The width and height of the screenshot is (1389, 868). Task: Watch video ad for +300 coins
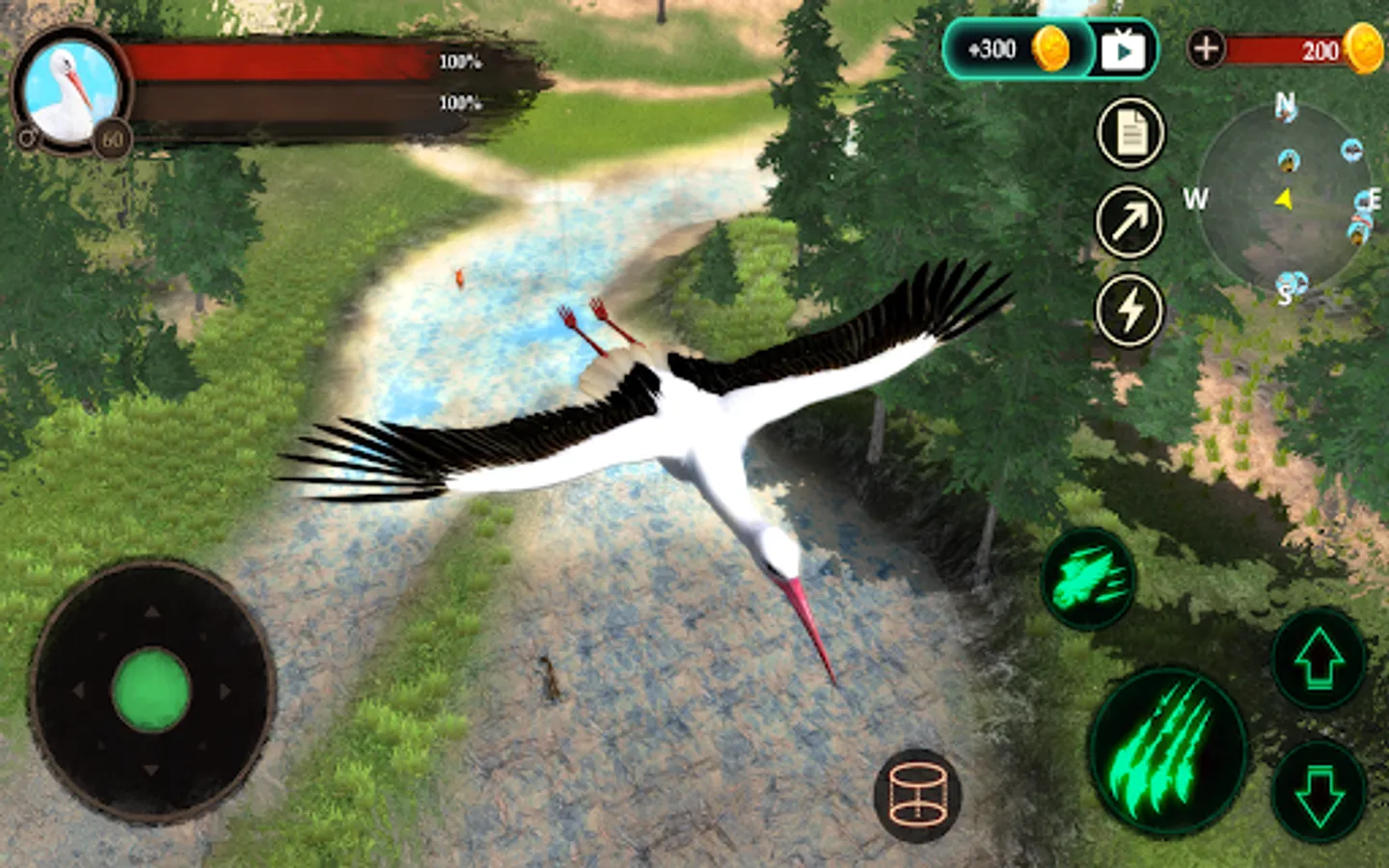pos(1123,50)
